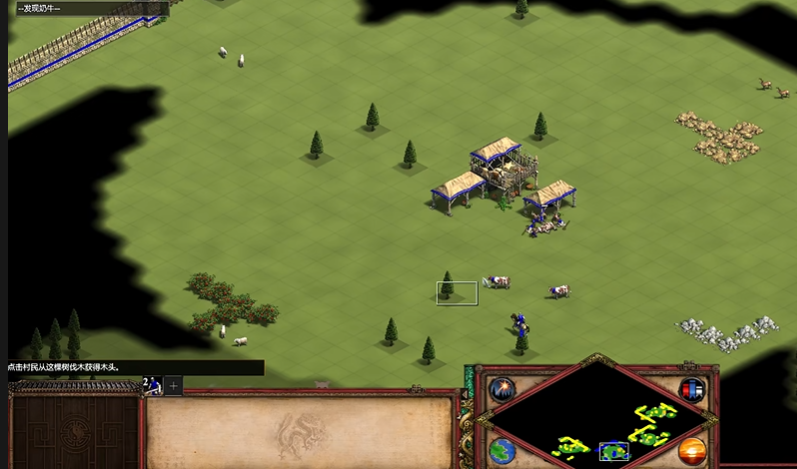Select control group 2 villager icon
The width and height of the screenshot is (797, 469).
(x=152, y=385)
